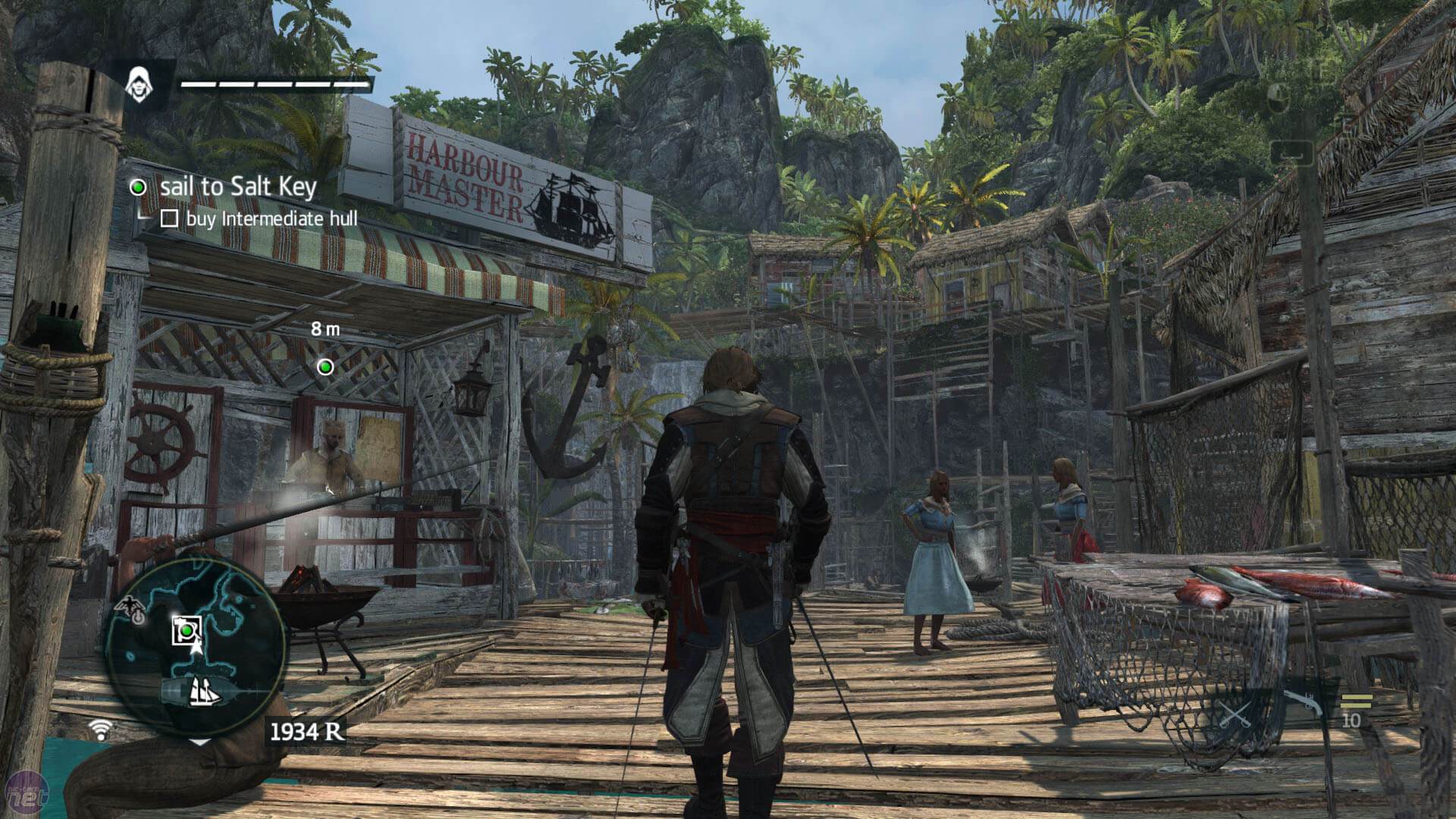Tick the "buy Intermediate hull" checkbox
This screenshot has height=819, width=1456.
point(169,219)
